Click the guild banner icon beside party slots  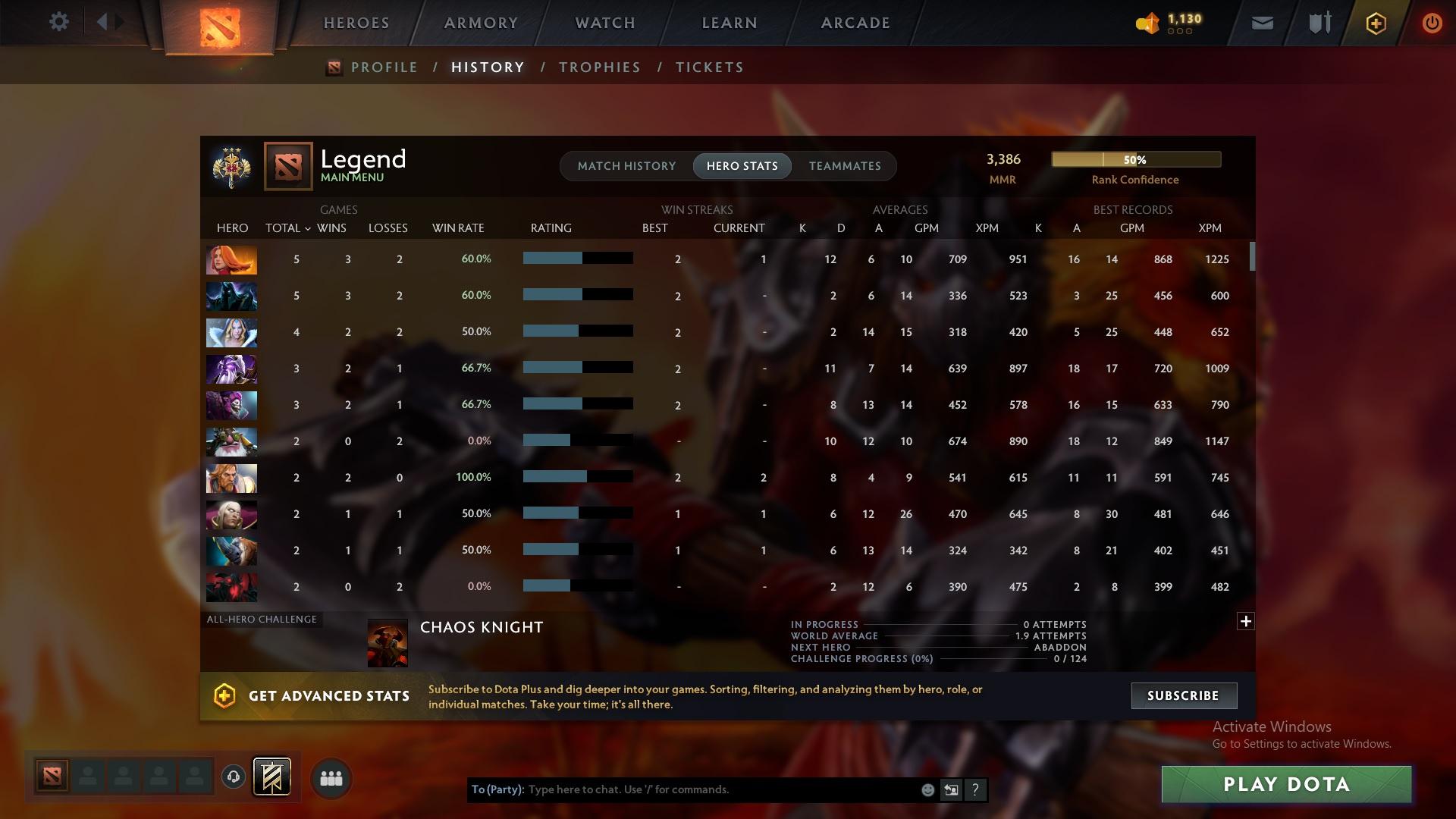click(273, 777)
